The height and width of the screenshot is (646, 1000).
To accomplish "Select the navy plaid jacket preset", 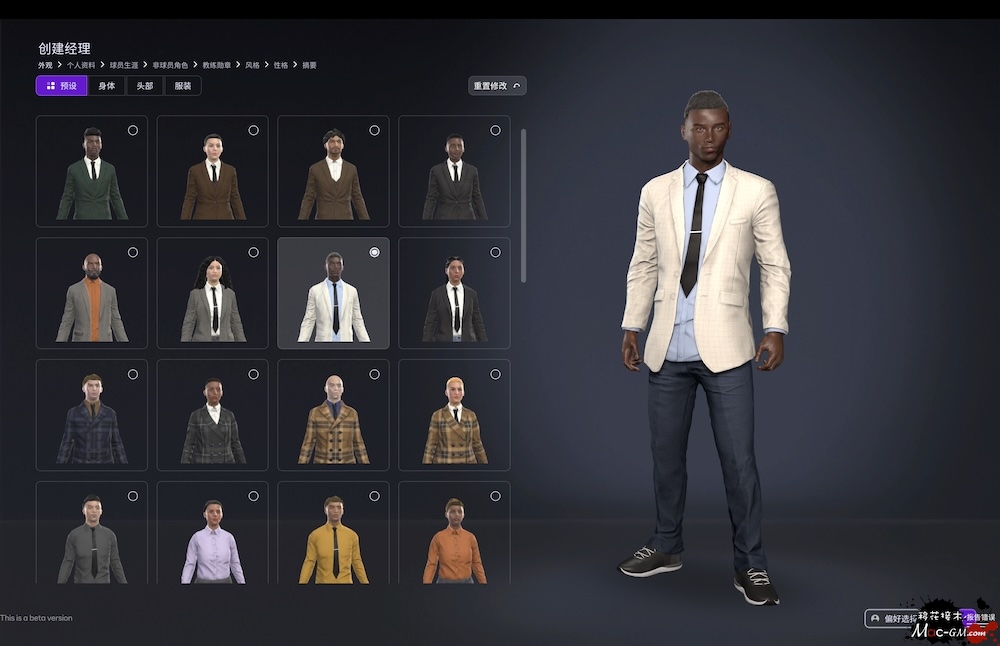I will 92,415.
